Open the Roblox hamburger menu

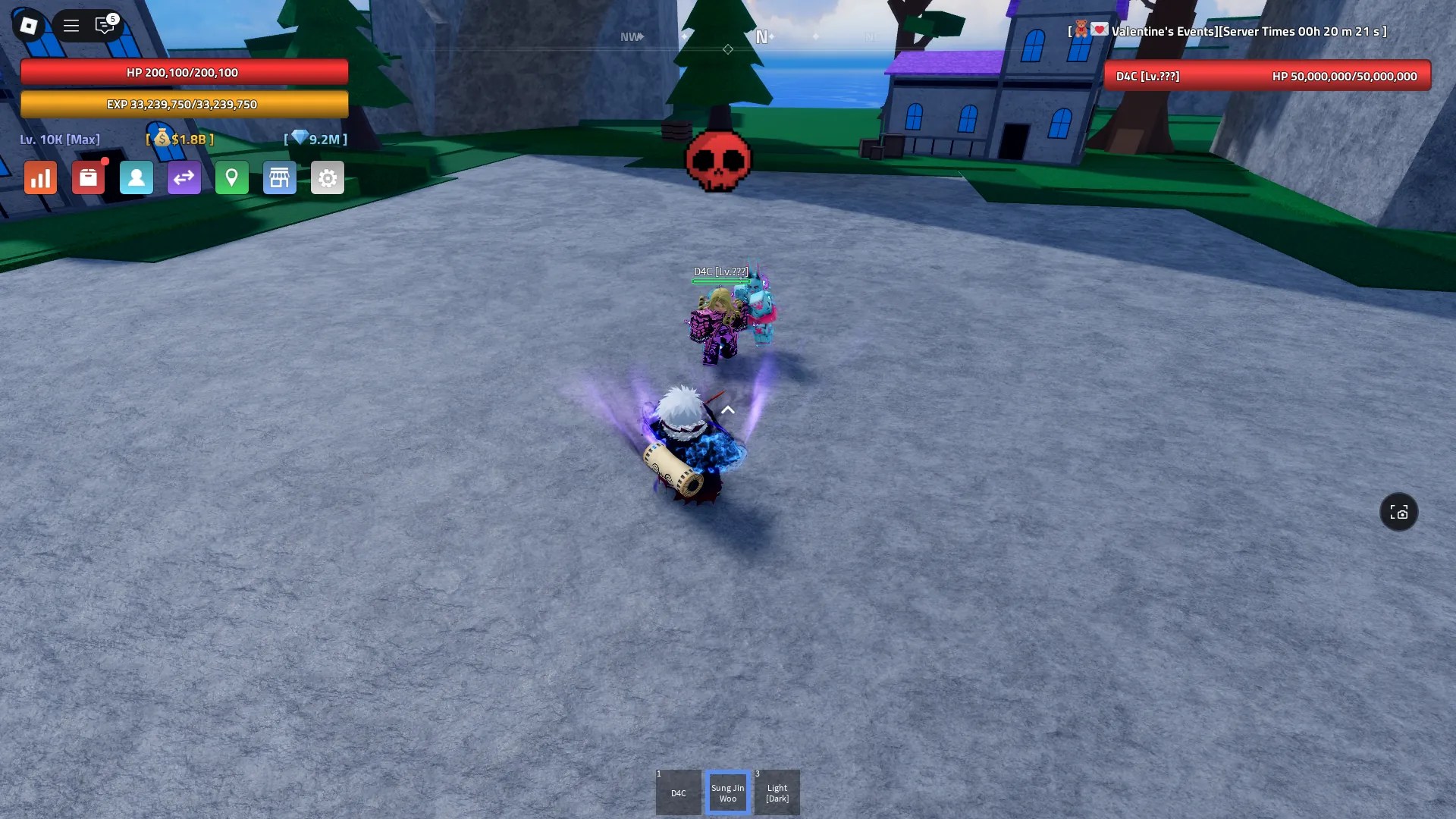pos(71,25)
